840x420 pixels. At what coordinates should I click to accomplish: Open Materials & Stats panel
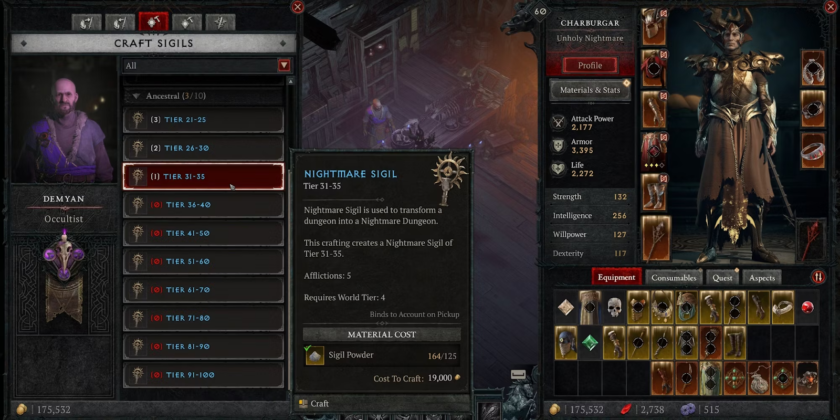pos(589,90)
